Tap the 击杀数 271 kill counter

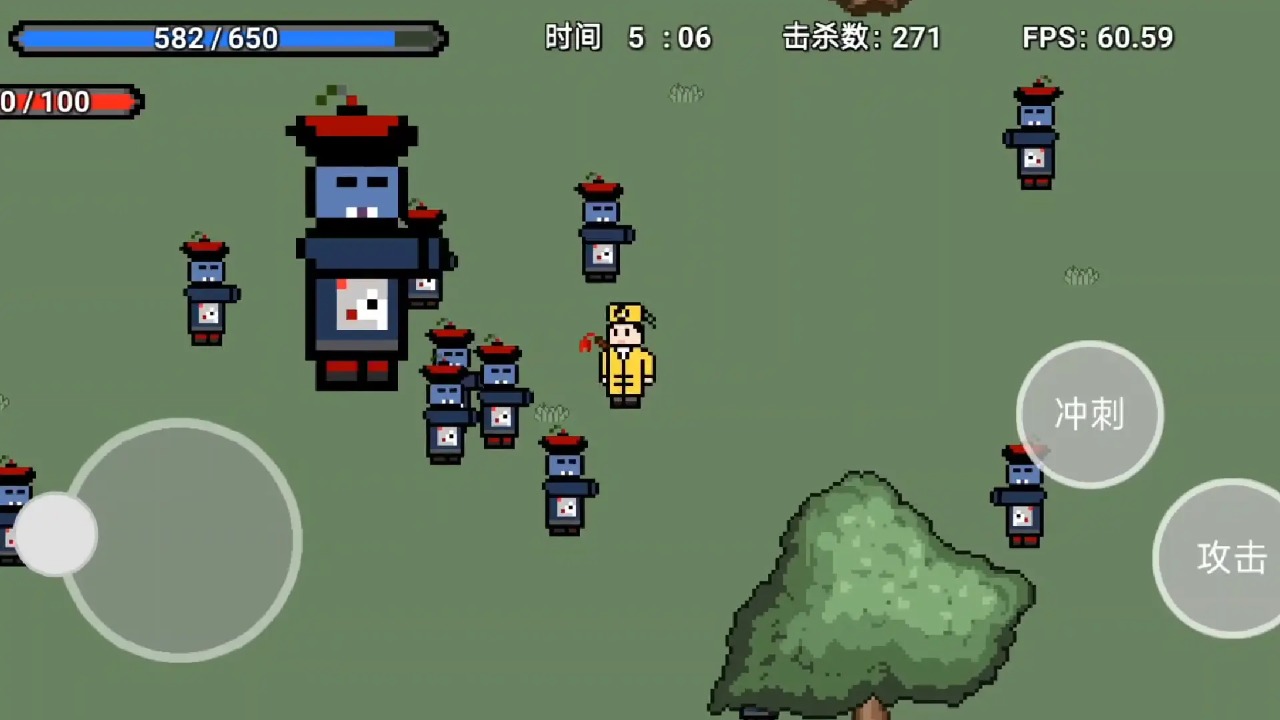tap(860, 38)
